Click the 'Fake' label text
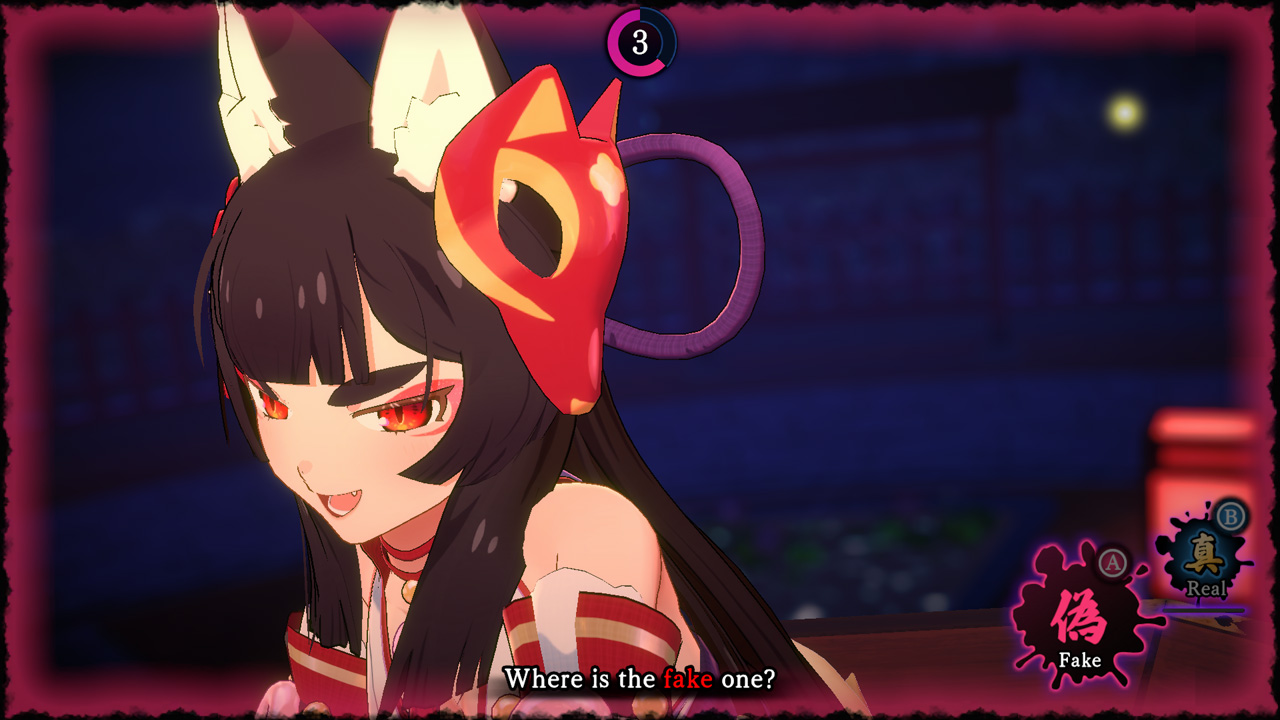Screen dimensions: 1280x720 click(1081, 659)
